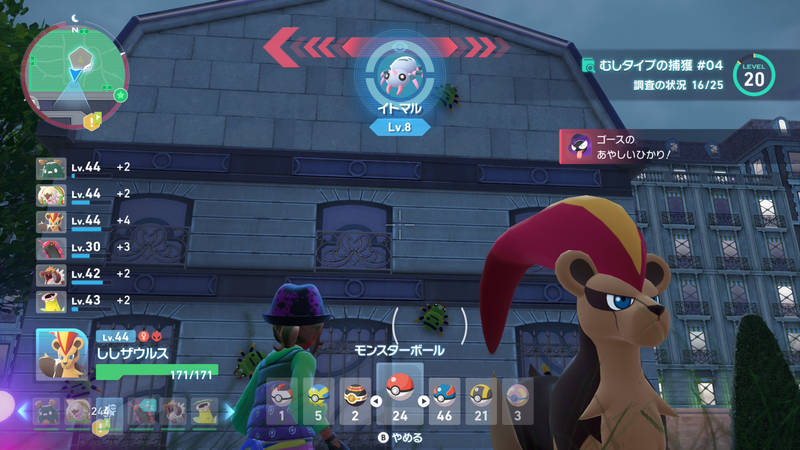Click the right arrow beside the Poké Ball
The image size is (800, 450).
point(423,402)
